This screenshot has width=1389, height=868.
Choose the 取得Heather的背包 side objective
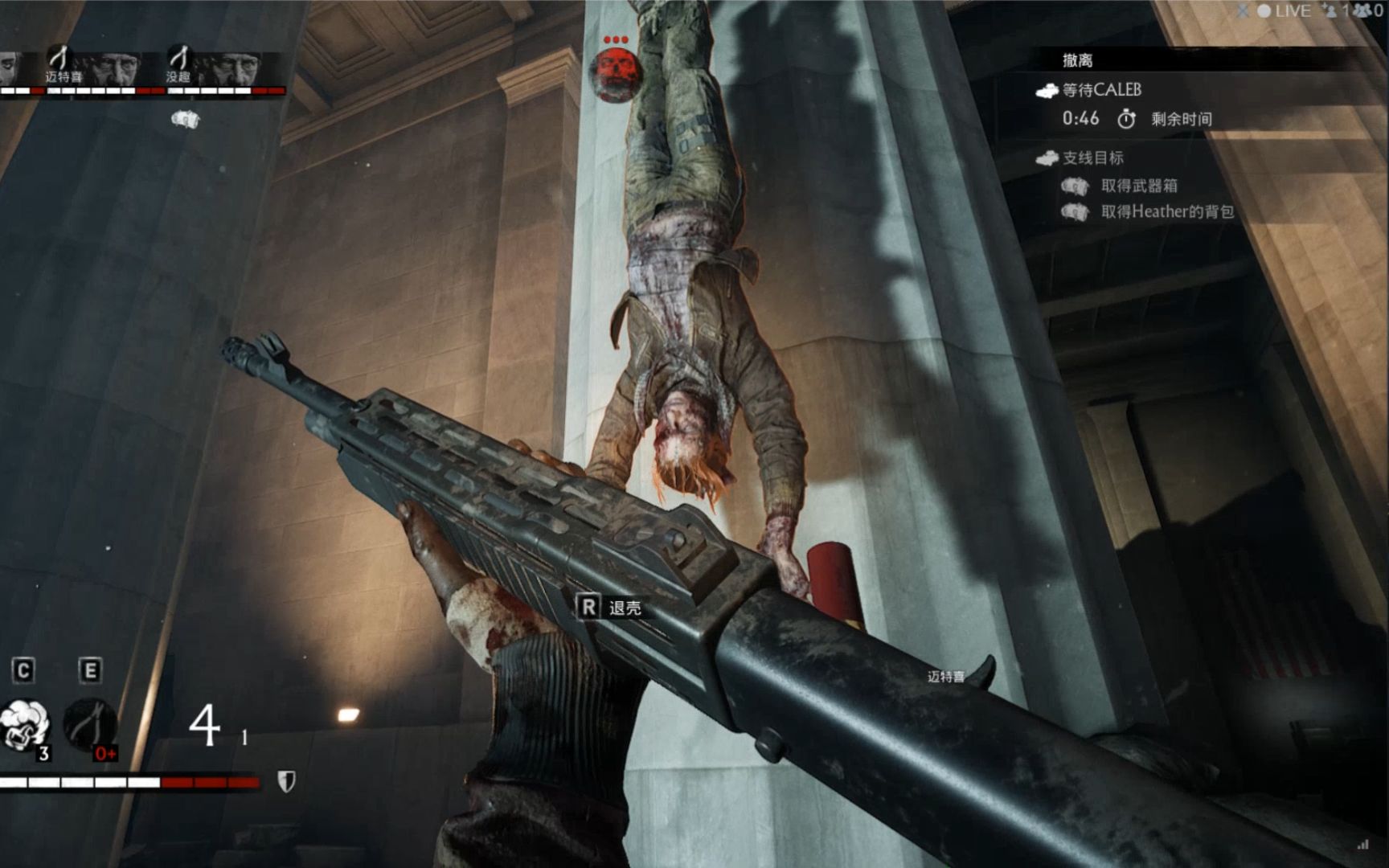(1166, 211)
